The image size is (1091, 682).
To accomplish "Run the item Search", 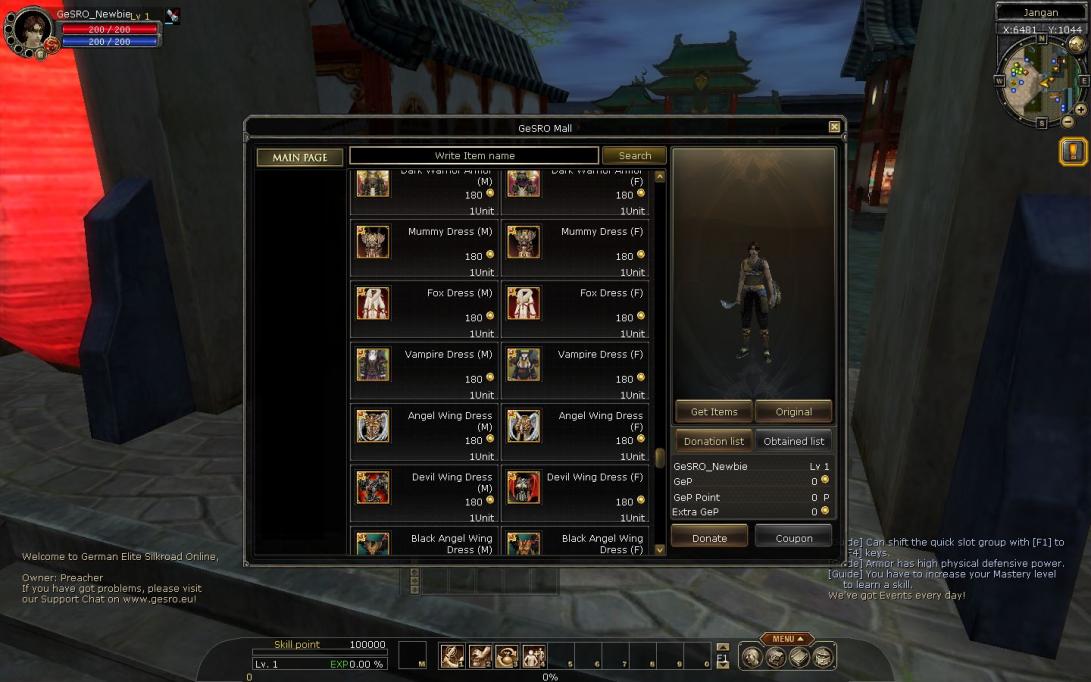I will coord(634,156).
